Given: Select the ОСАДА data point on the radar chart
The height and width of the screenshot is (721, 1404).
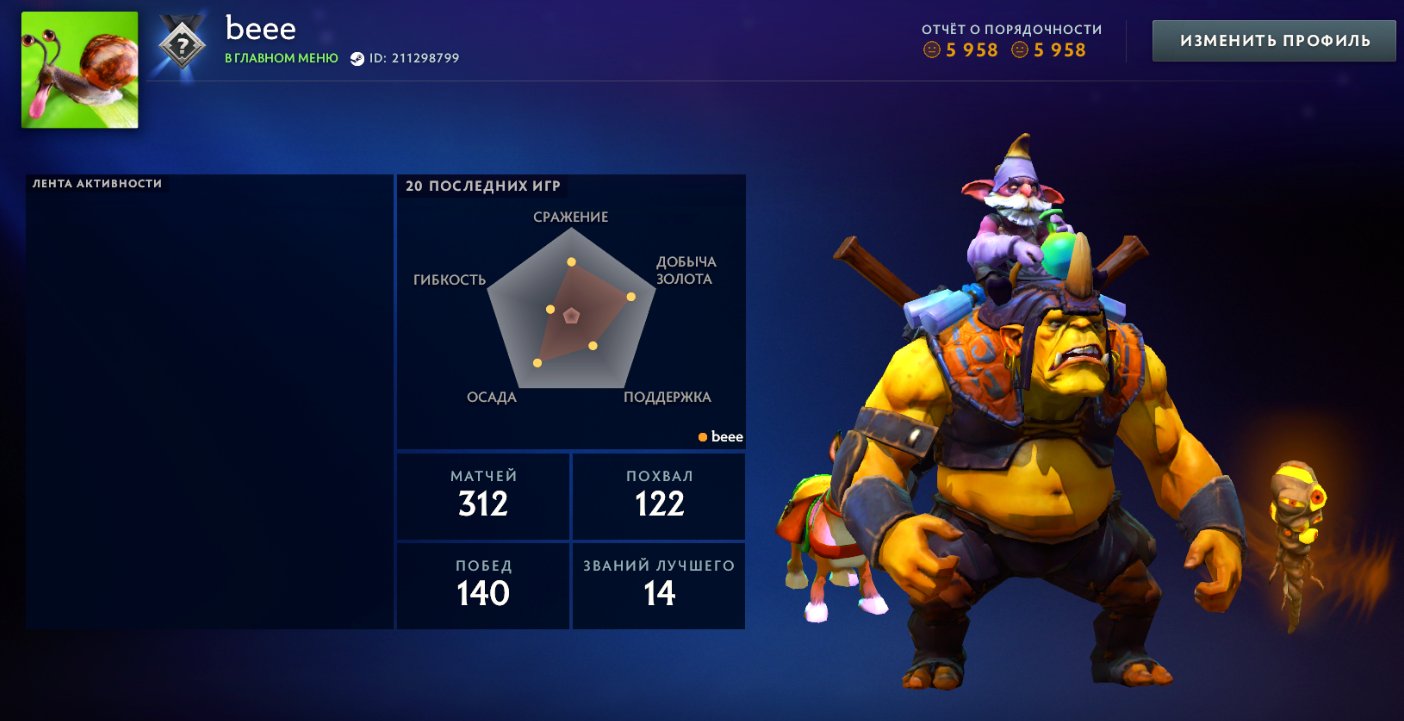Looking at the screenshot, I should (536, 363).
